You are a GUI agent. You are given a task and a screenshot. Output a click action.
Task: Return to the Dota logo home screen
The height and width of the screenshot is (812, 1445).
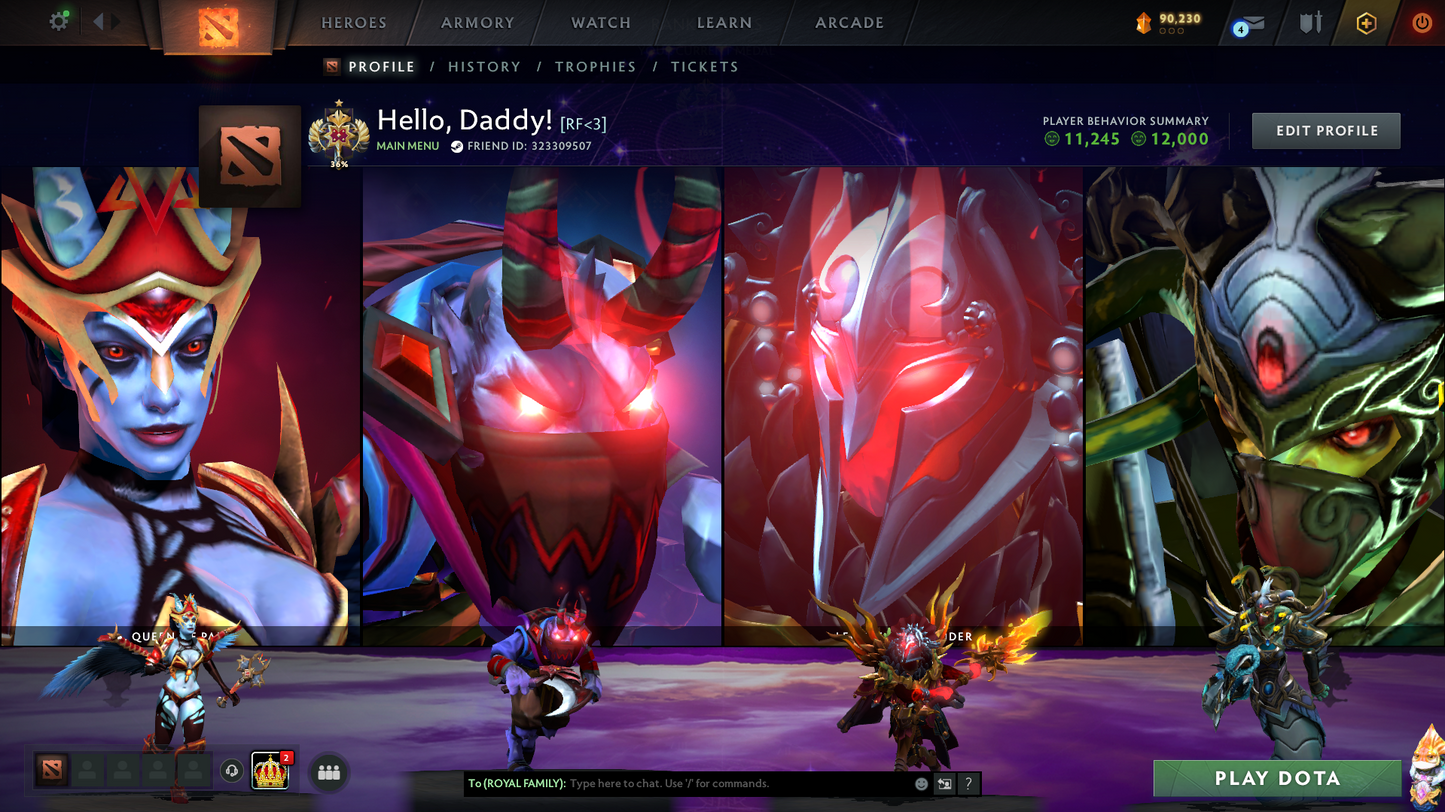tap(218, 24)
